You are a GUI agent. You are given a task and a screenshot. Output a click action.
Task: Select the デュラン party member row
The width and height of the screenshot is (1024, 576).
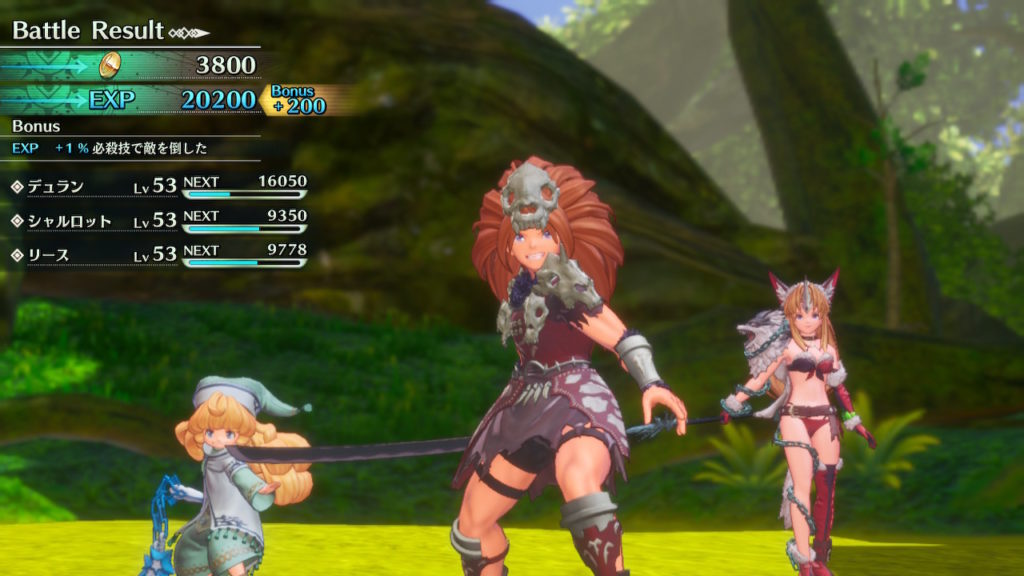click(158, 187)
